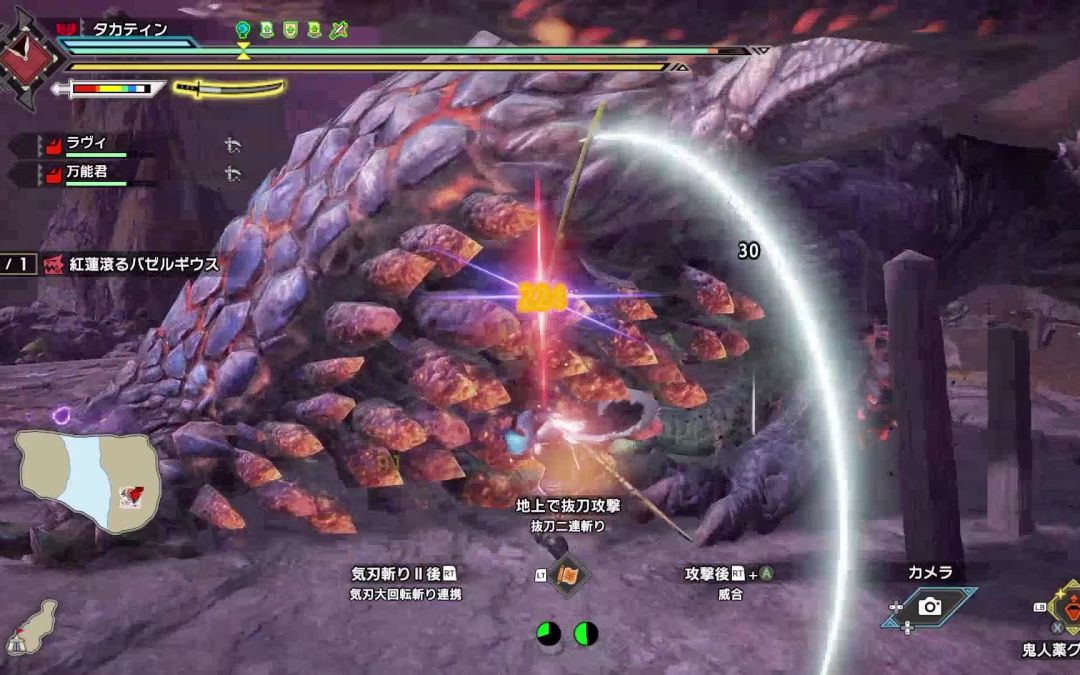The height and width of the screenshot is (675, 1080).
Task: Click the 紅蓮滾るバゼルギウス quest target
Action: pyautogui.click(x=144, y=263)
